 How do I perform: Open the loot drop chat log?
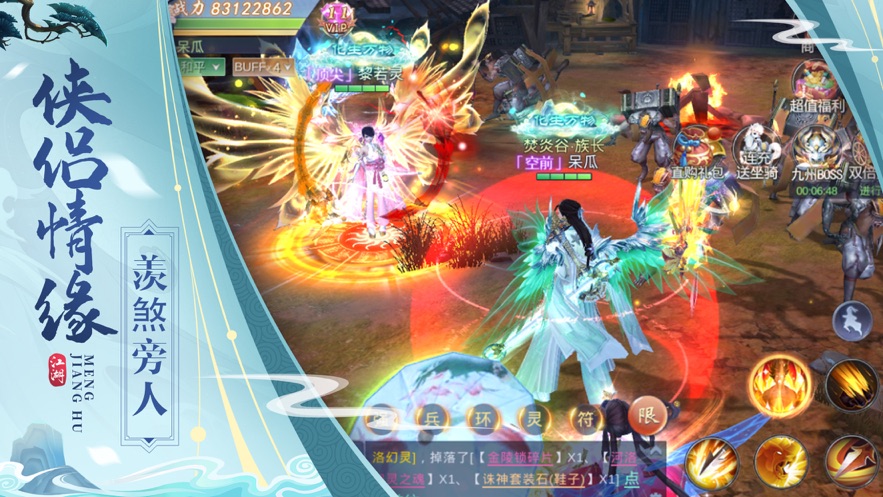pos(500,466)
